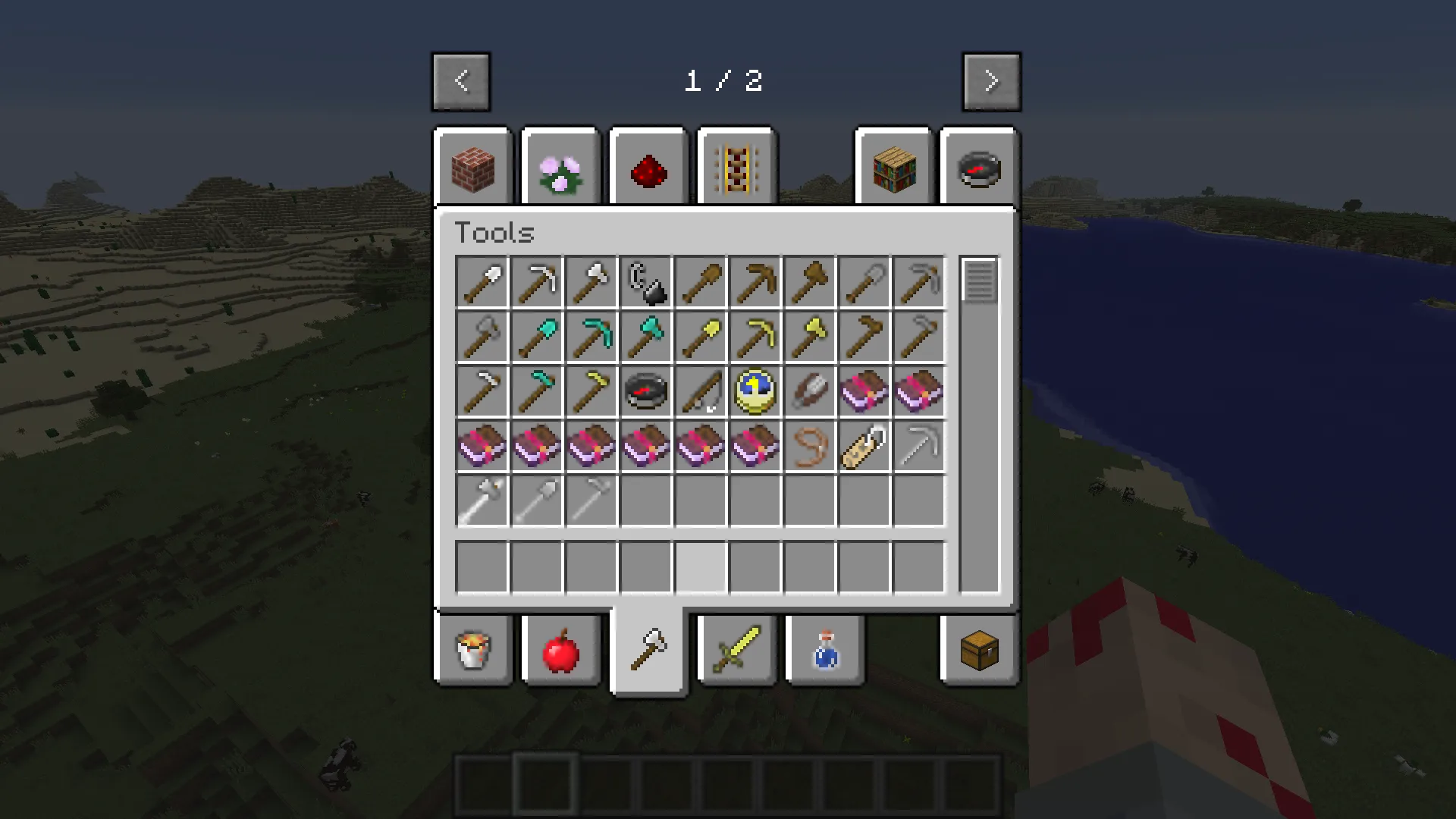Select the golden axe tool

click(810, 336)
